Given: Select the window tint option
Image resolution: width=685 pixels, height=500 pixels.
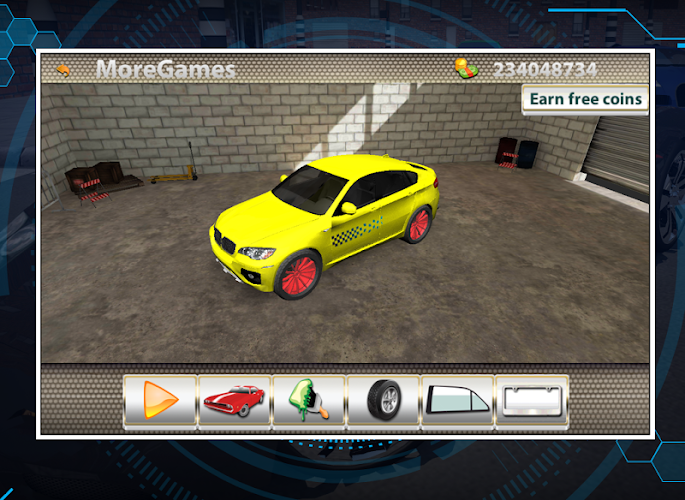Looking at the screenshot, I should 457,402.
